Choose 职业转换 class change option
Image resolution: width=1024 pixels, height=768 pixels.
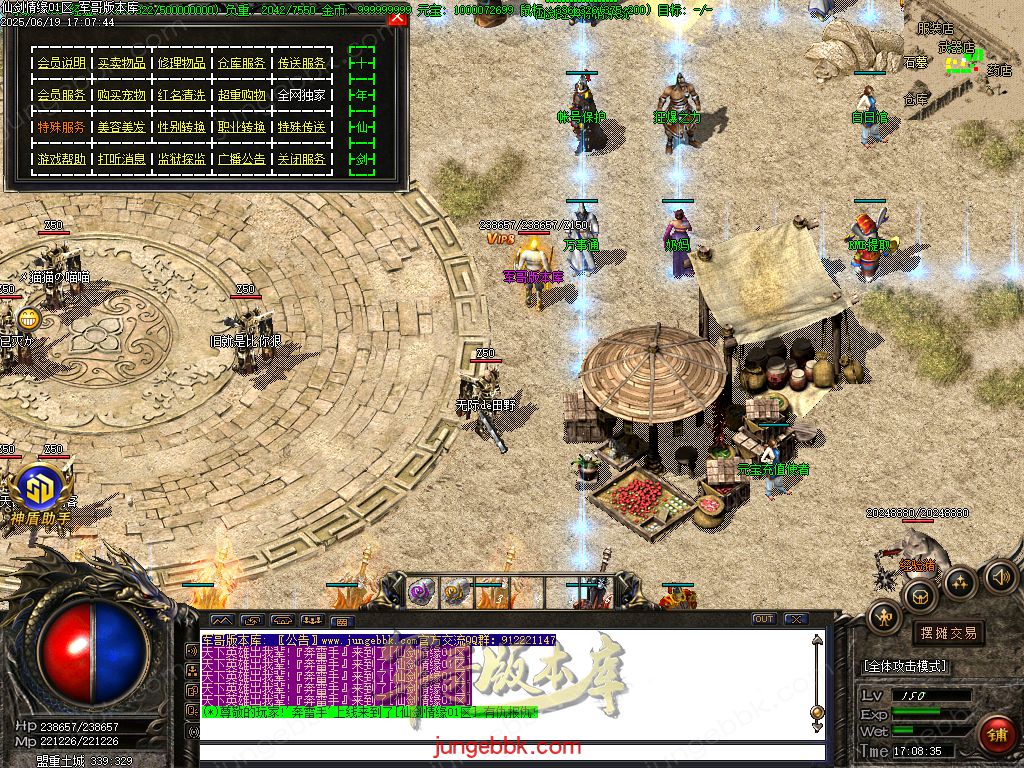pyautogui.click(x=242, y=127)
